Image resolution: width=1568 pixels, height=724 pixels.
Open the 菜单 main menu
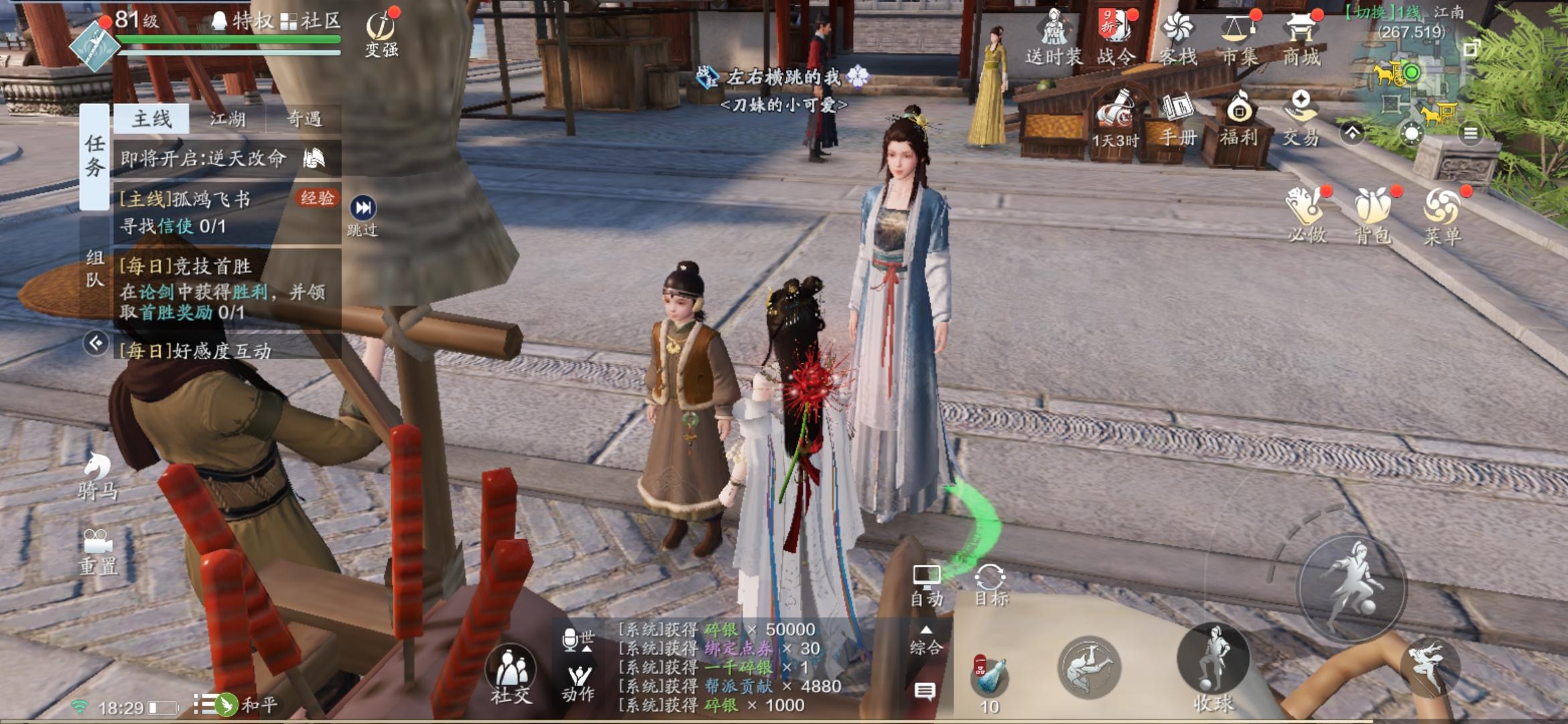coord(1441,213)
